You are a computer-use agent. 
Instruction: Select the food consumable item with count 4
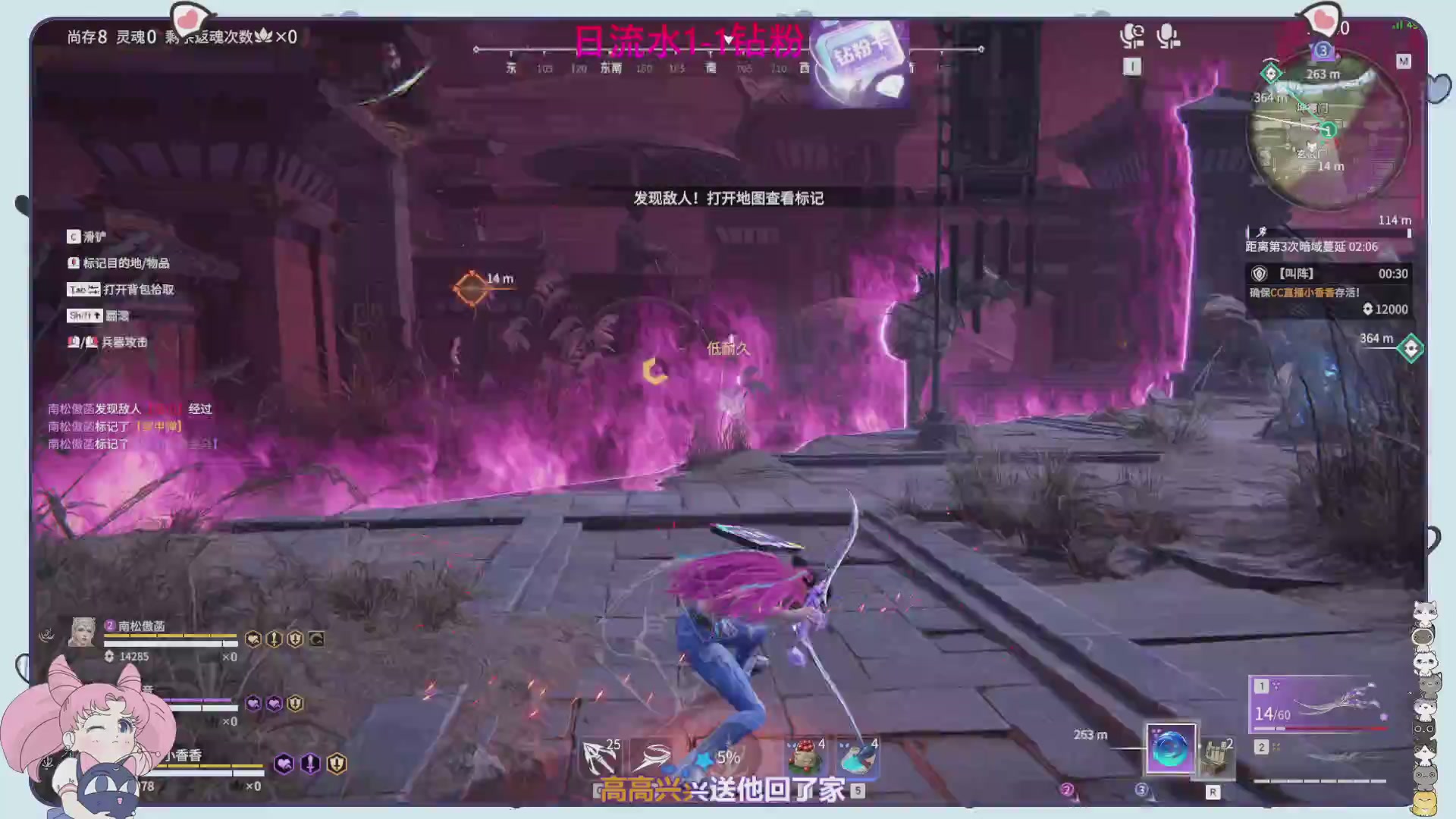click(805, 756)
